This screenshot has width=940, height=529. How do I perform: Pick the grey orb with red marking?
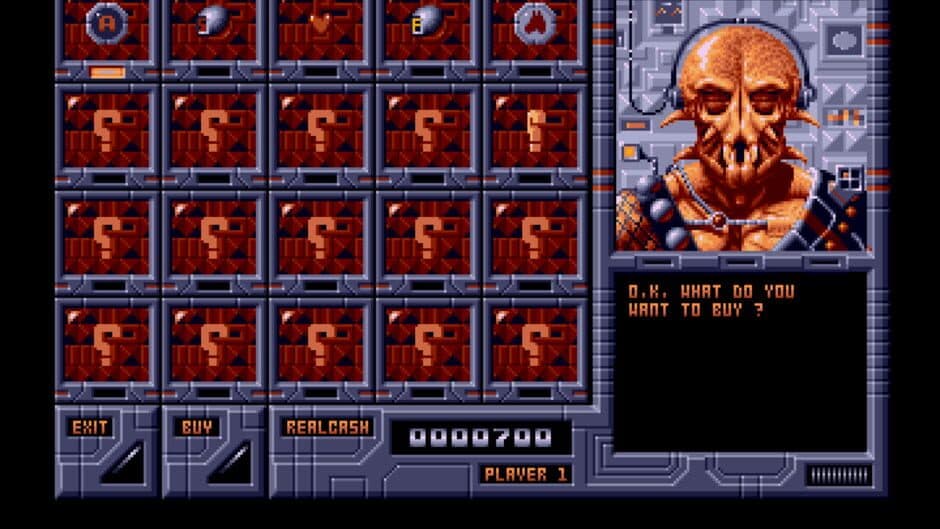tap(213, 22)
